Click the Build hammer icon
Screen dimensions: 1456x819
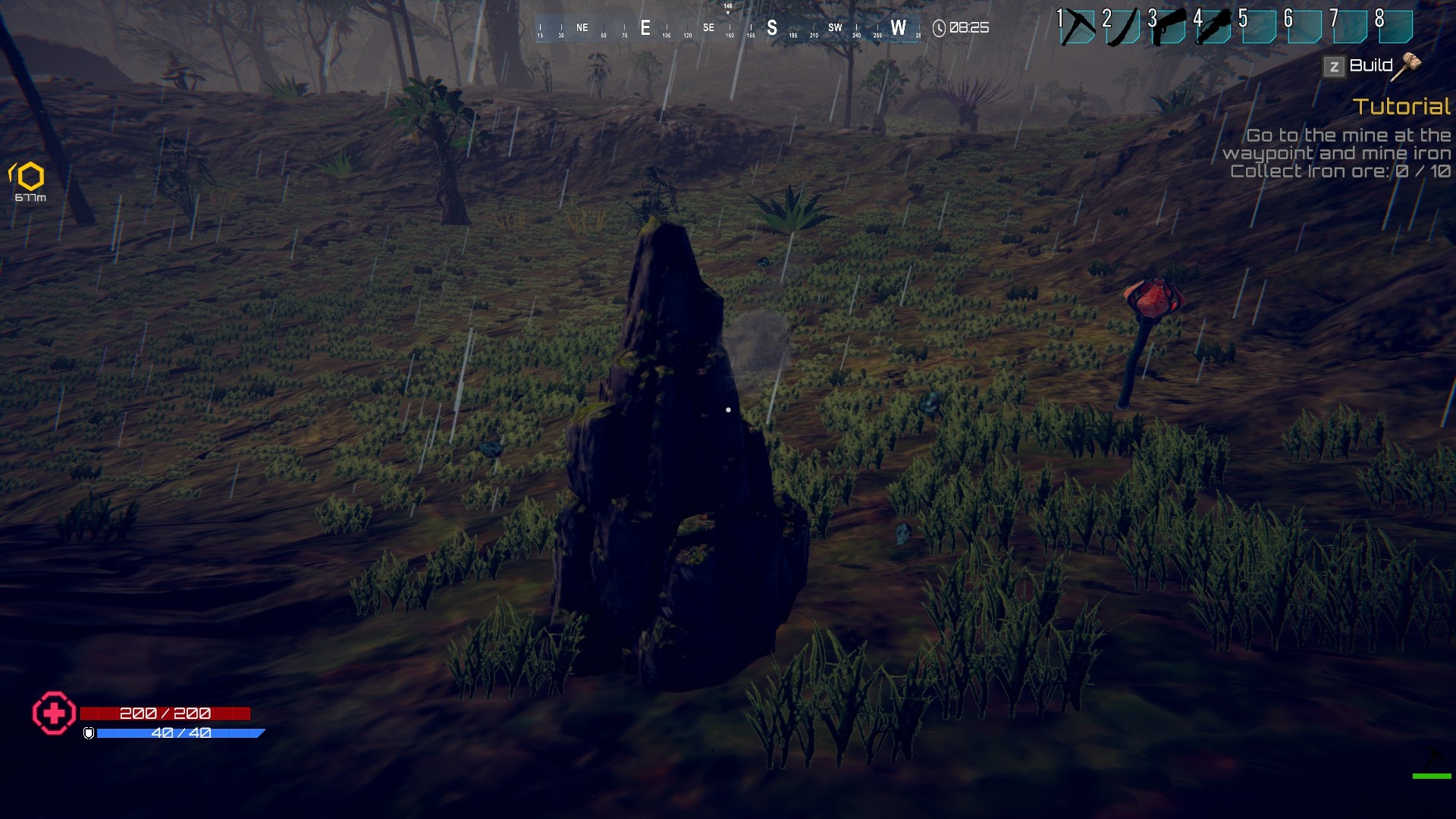1409,66
